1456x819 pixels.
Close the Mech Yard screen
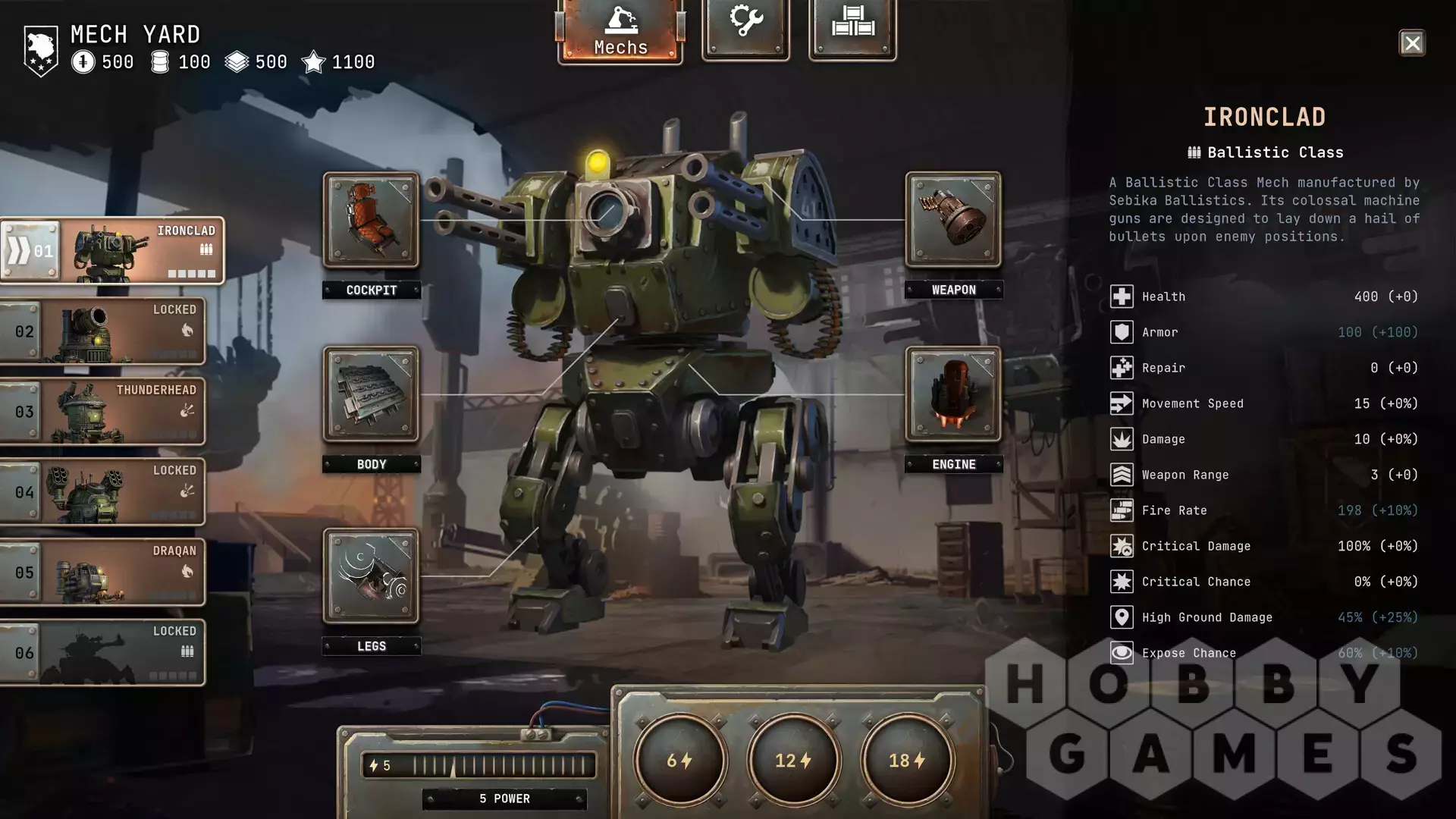1411,43
